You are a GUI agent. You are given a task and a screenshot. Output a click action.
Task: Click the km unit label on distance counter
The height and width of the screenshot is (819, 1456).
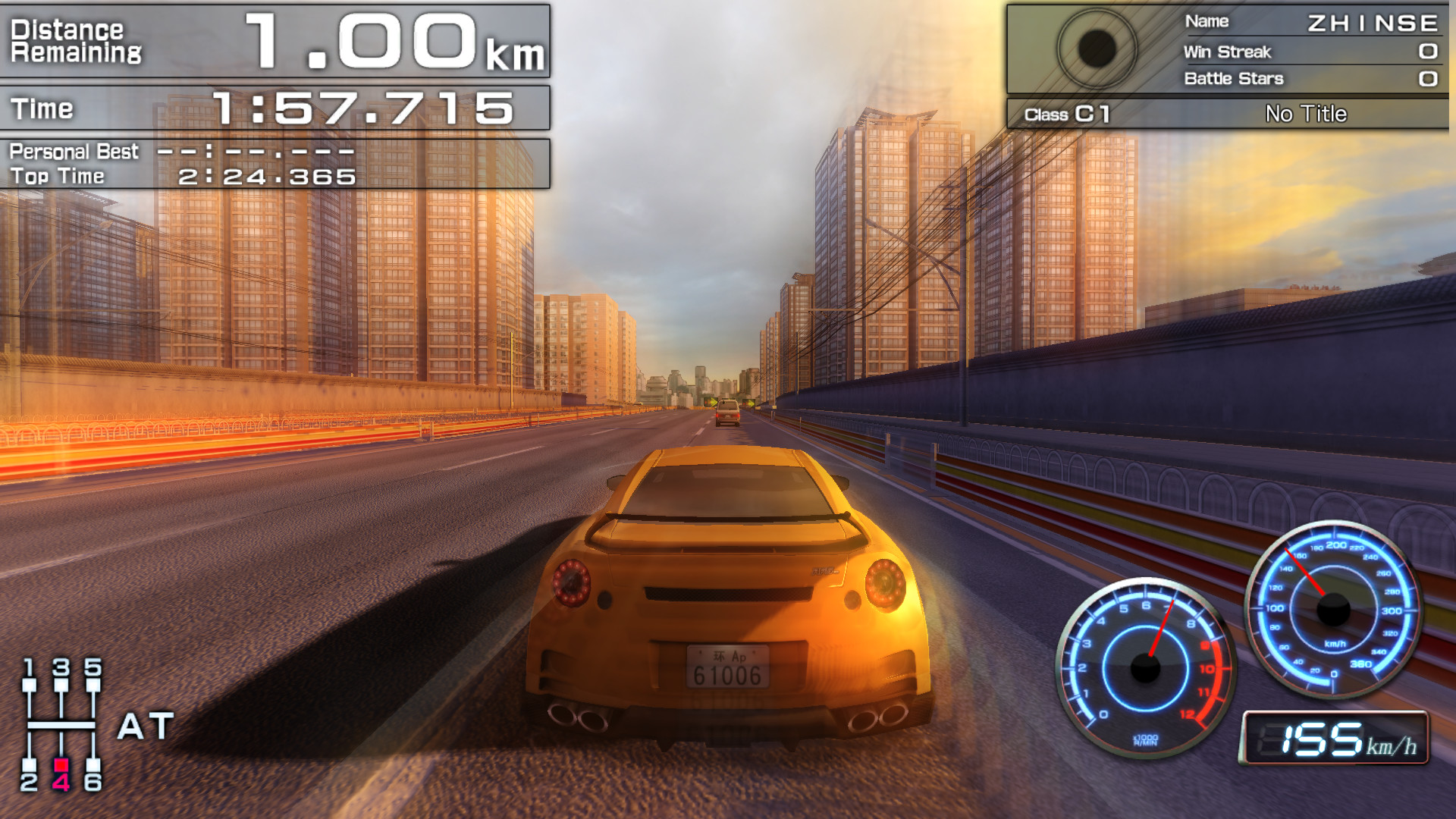516,53
